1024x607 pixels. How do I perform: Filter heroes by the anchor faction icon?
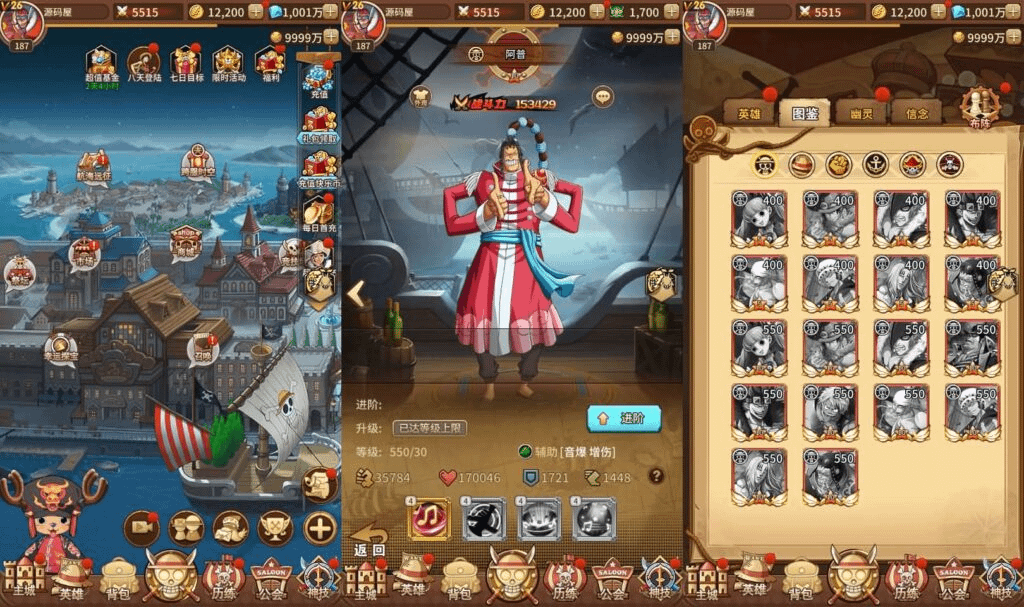(x=876, y=164)
